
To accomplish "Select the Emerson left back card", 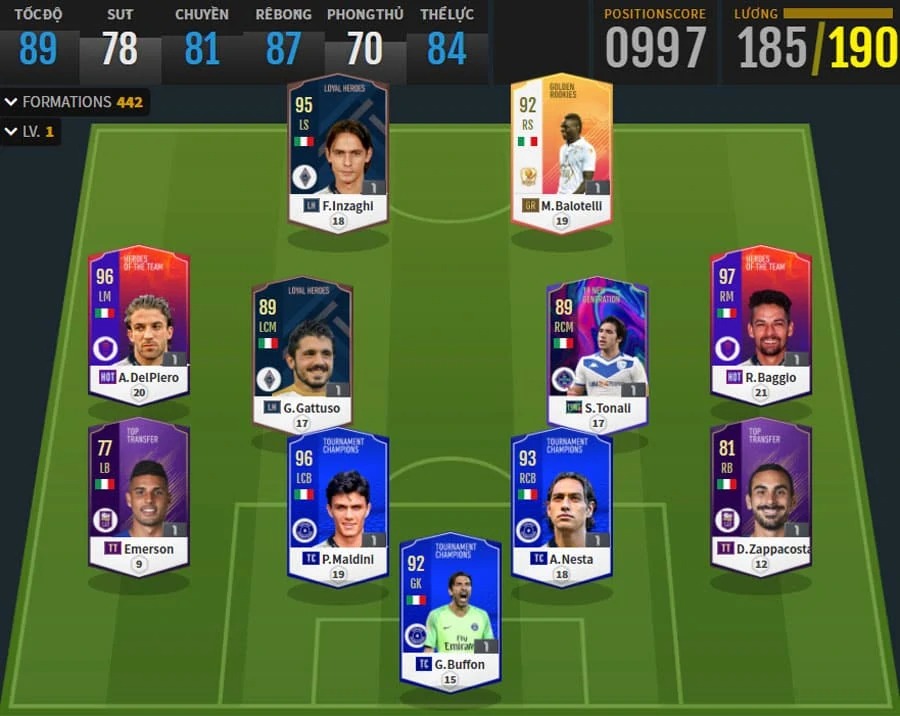I will tap(139, 494).
